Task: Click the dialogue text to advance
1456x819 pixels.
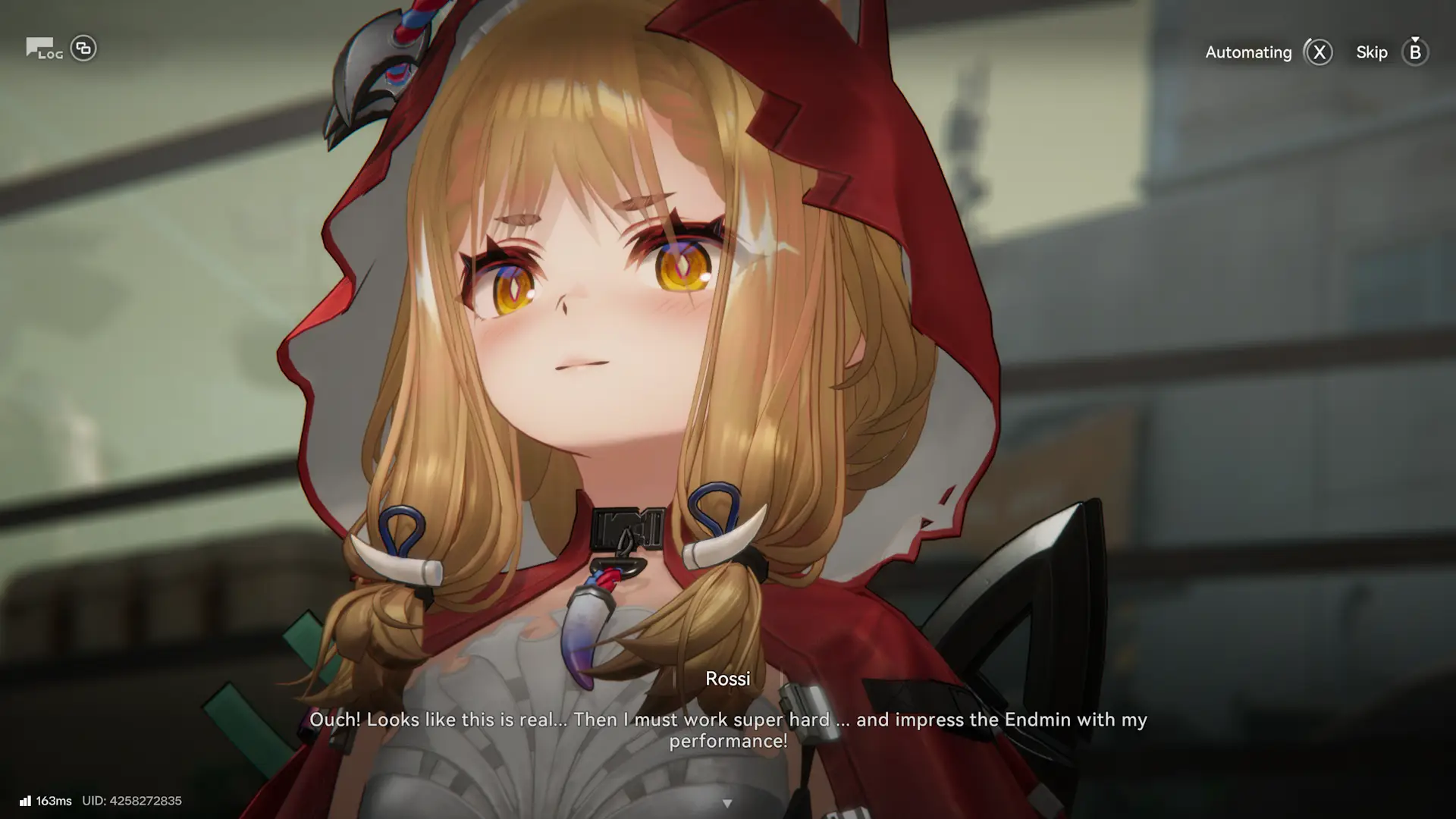Action: [x=728, y=730]
